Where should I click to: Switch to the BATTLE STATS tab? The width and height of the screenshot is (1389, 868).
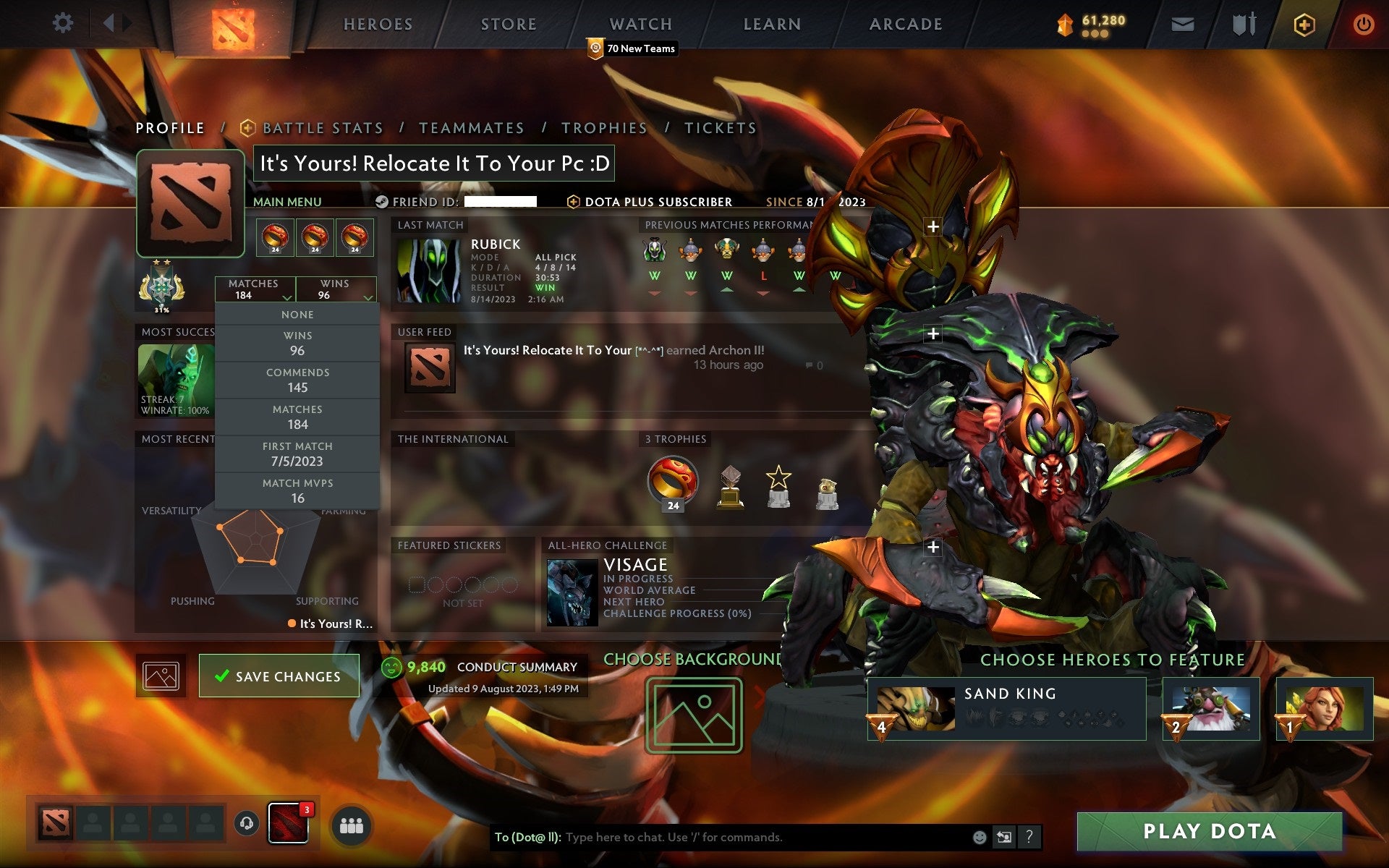click(x=323, y=127)
